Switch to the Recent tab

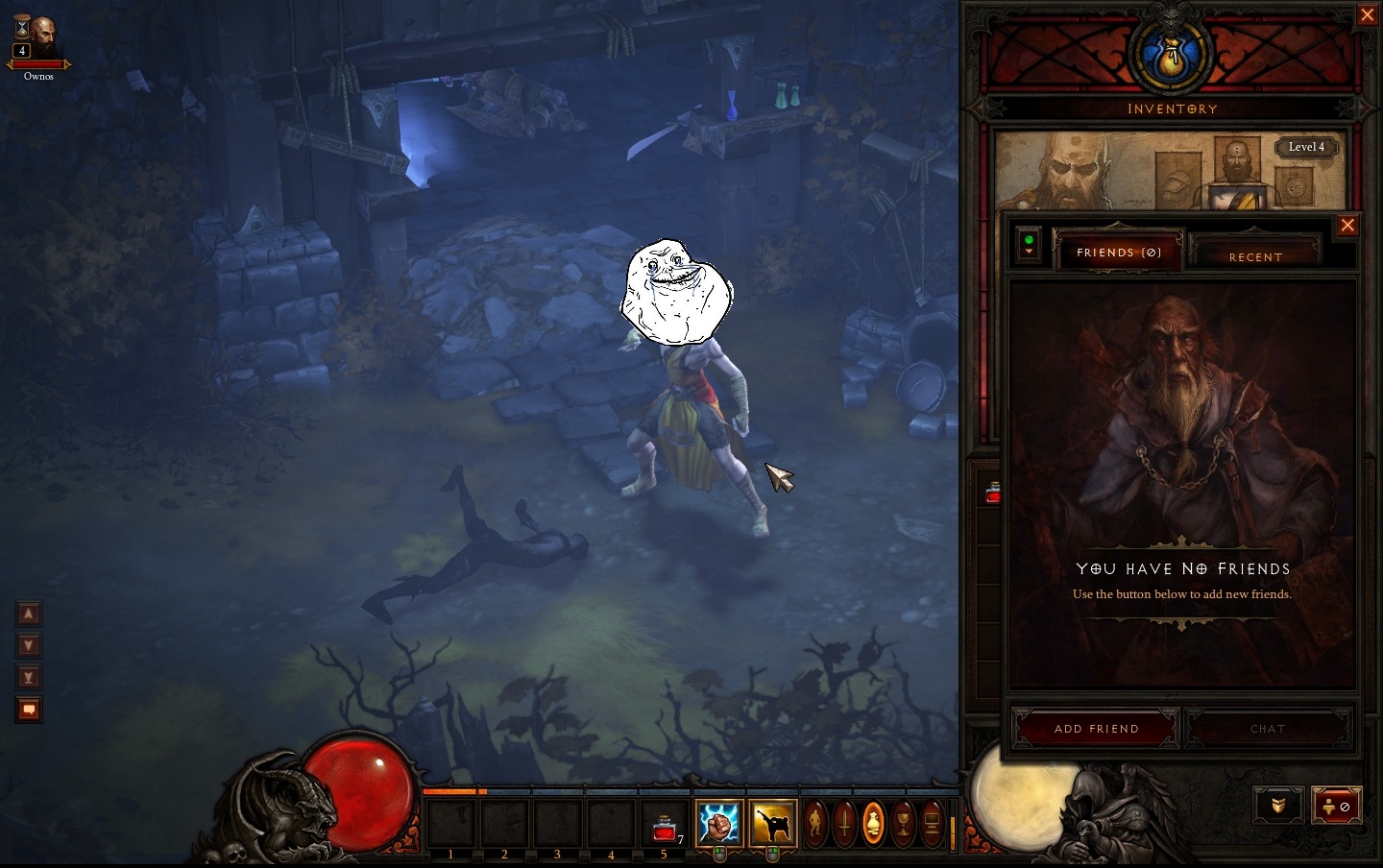click(x=1254, y=254)
